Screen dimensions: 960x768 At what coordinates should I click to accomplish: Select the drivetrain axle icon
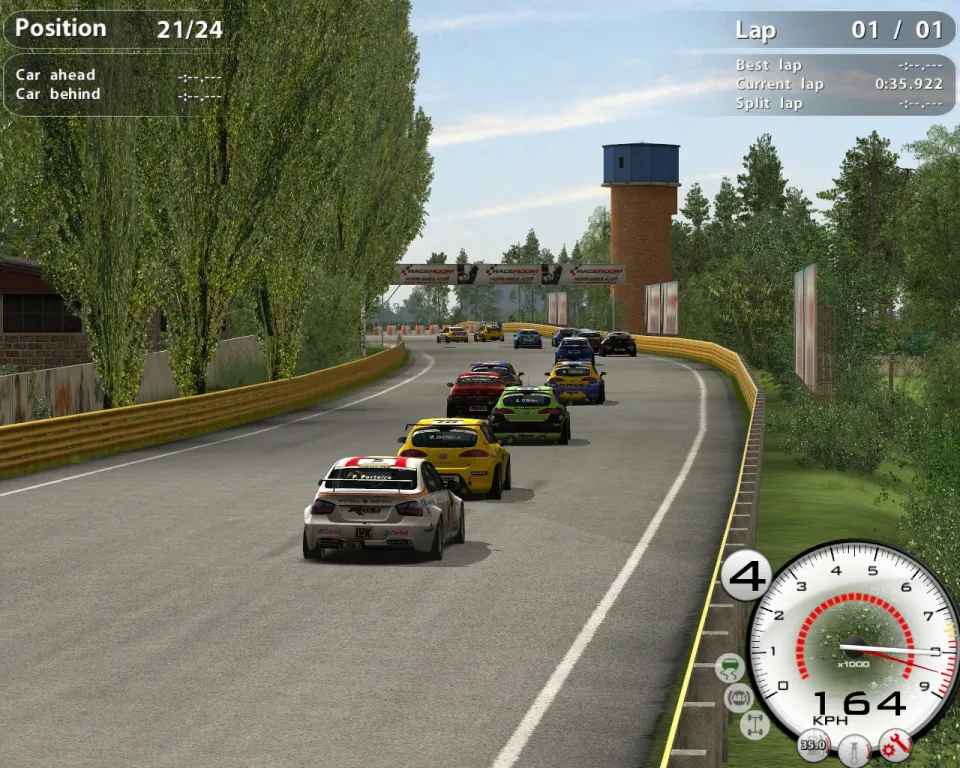pyautogui.click(x=755, y=725)
